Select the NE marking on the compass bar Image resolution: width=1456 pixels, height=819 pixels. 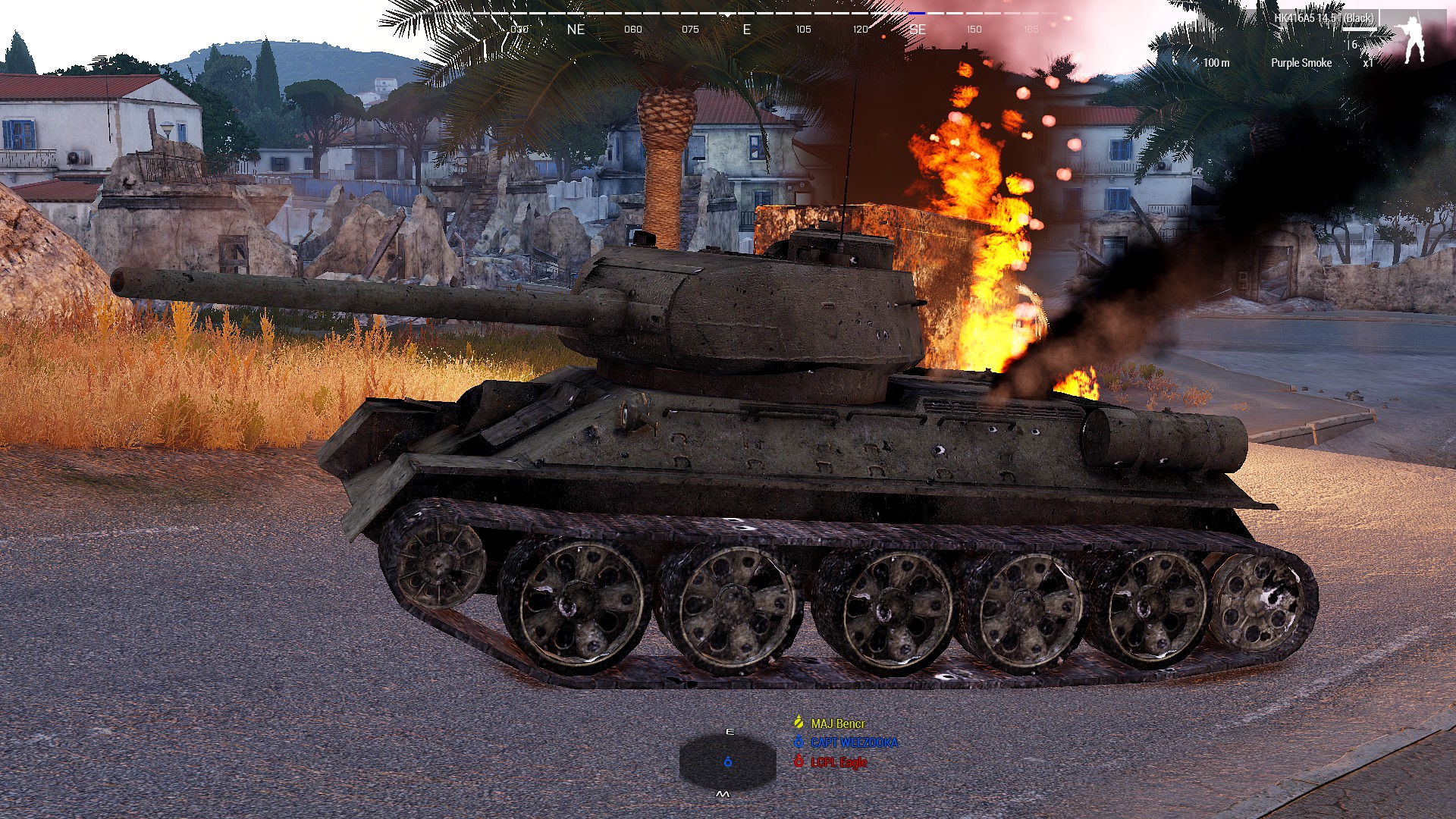(x=576, y=30)
